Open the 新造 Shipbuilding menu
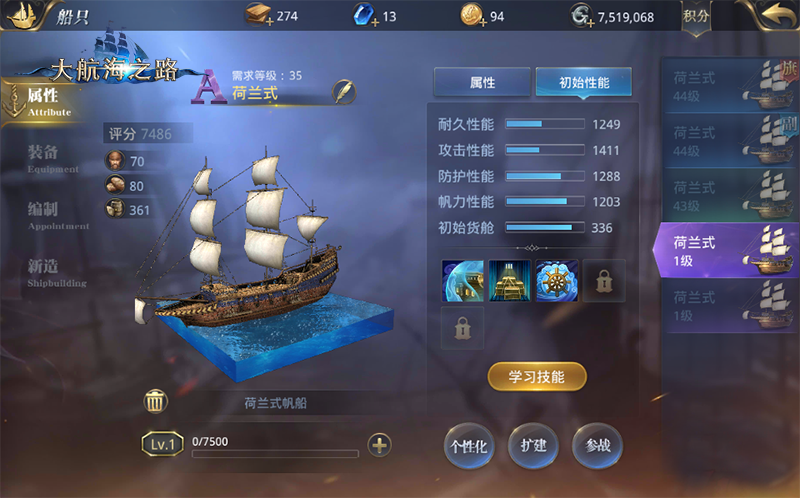The height and width of the screenshot is (498, 800). click(44, 269)
